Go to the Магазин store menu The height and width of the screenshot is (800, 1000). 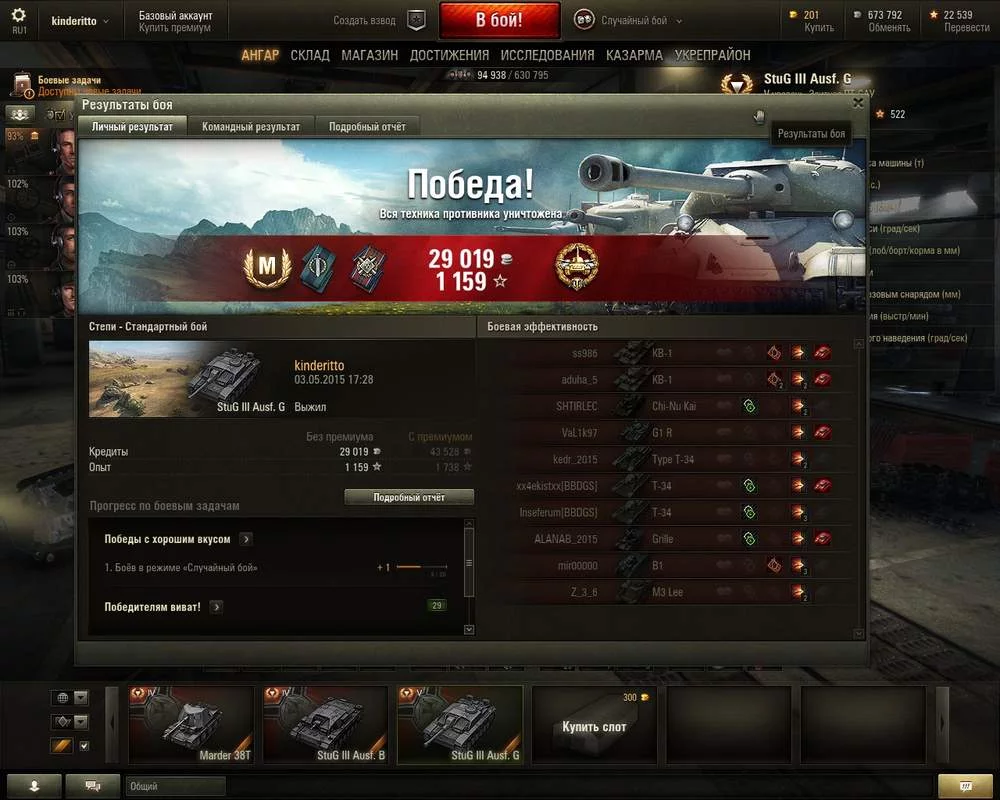[369, 55]
